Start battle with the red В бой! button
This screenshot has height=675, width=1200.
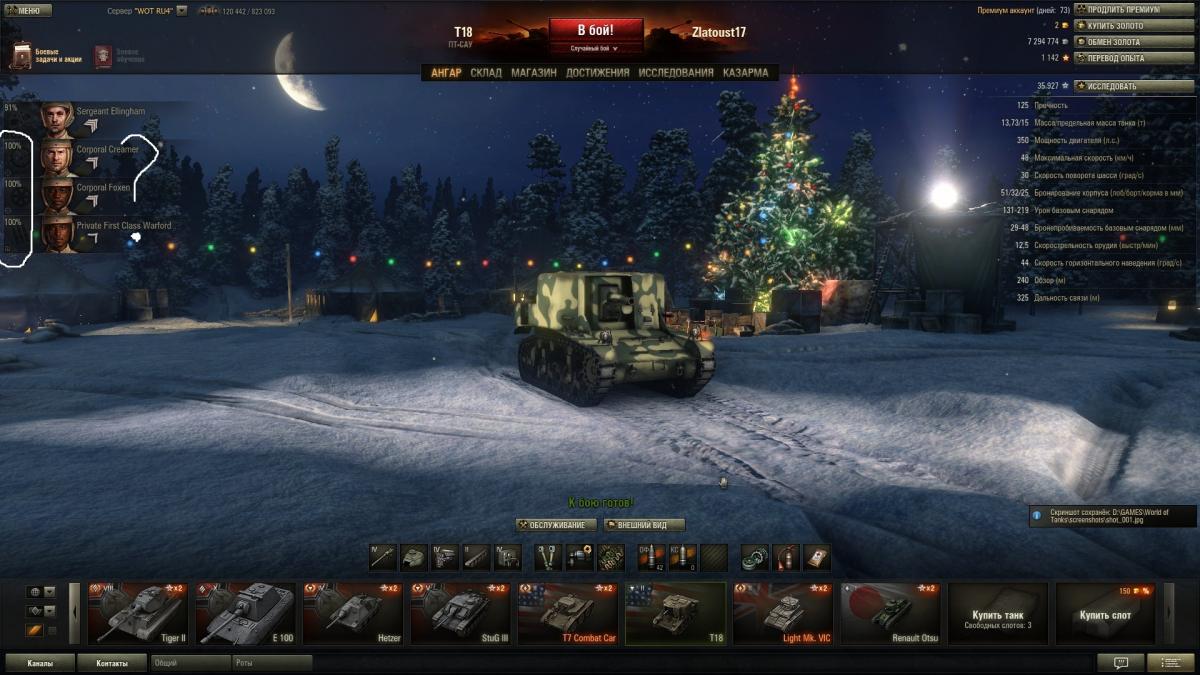(595, 30)
